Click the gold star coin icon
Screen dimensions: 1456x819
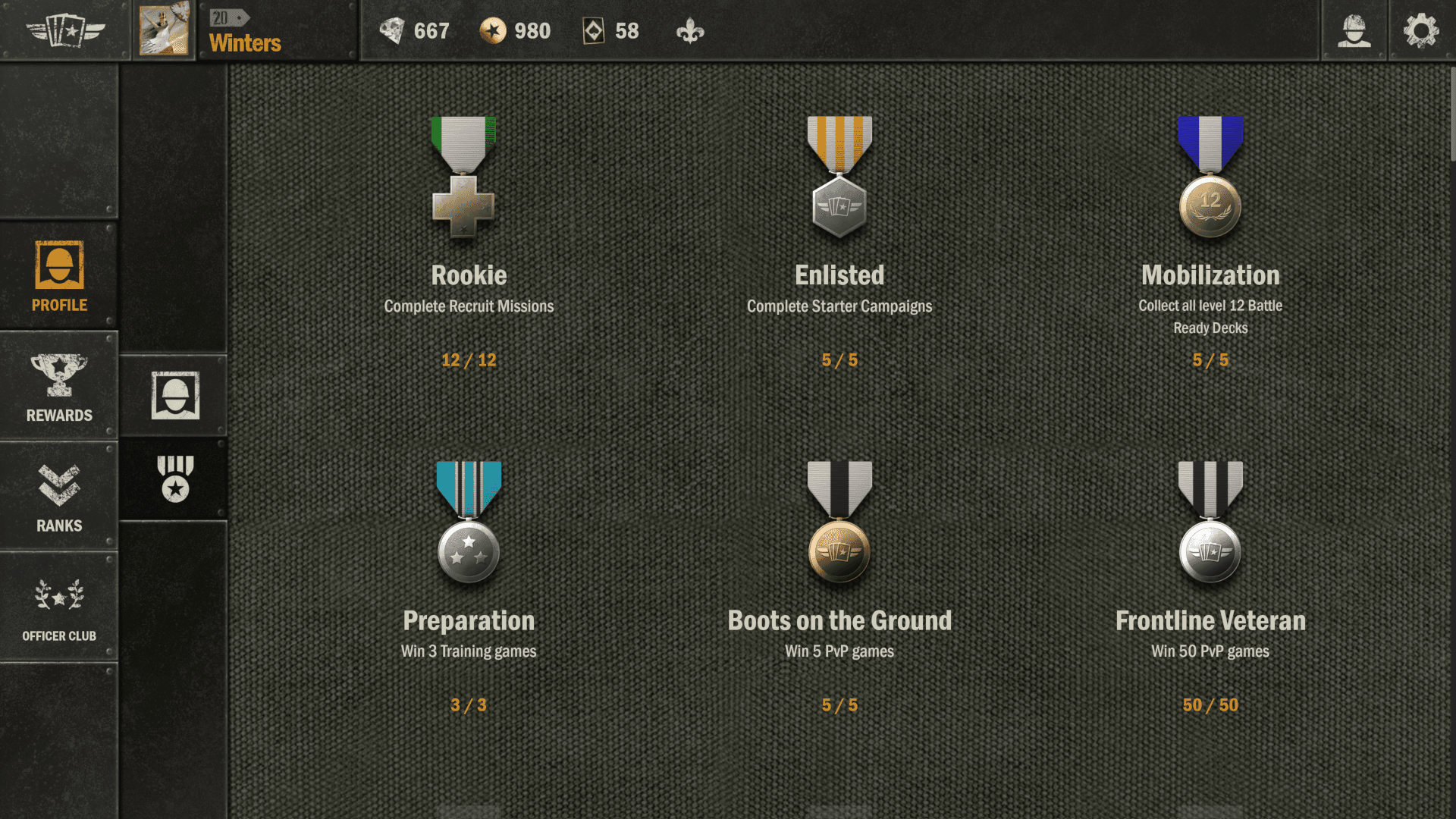(493, 31)
